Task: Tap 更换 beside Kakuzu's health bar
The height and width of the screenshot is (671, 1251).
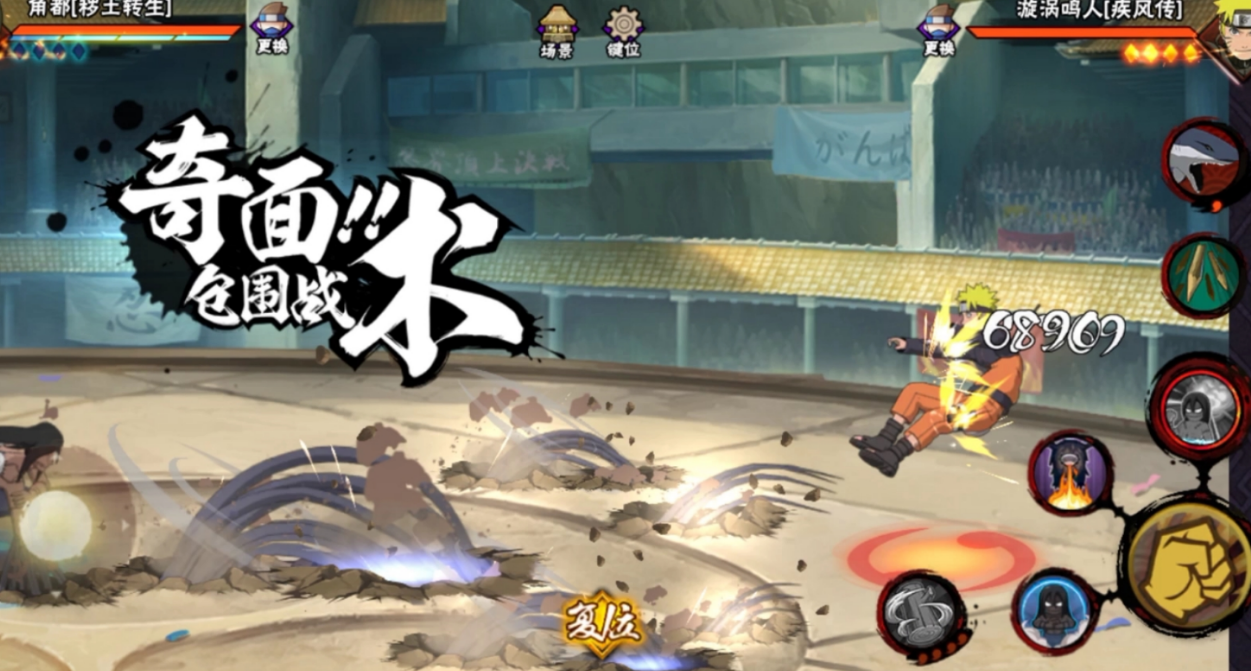Action: tap(272, 27)
